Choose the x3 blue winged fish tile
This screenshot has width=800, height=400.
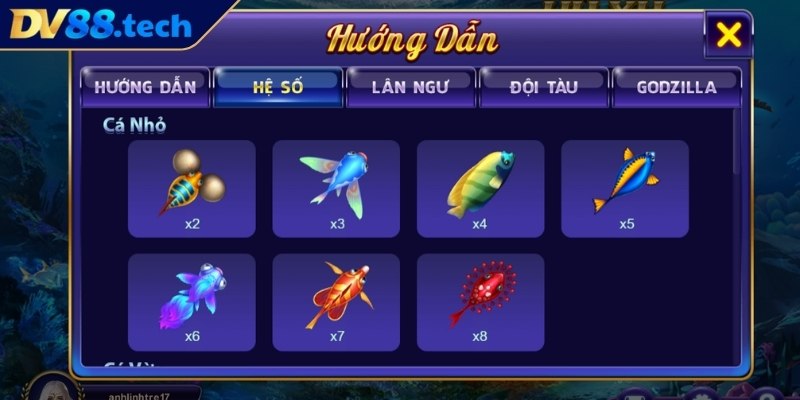pos(336,188)
